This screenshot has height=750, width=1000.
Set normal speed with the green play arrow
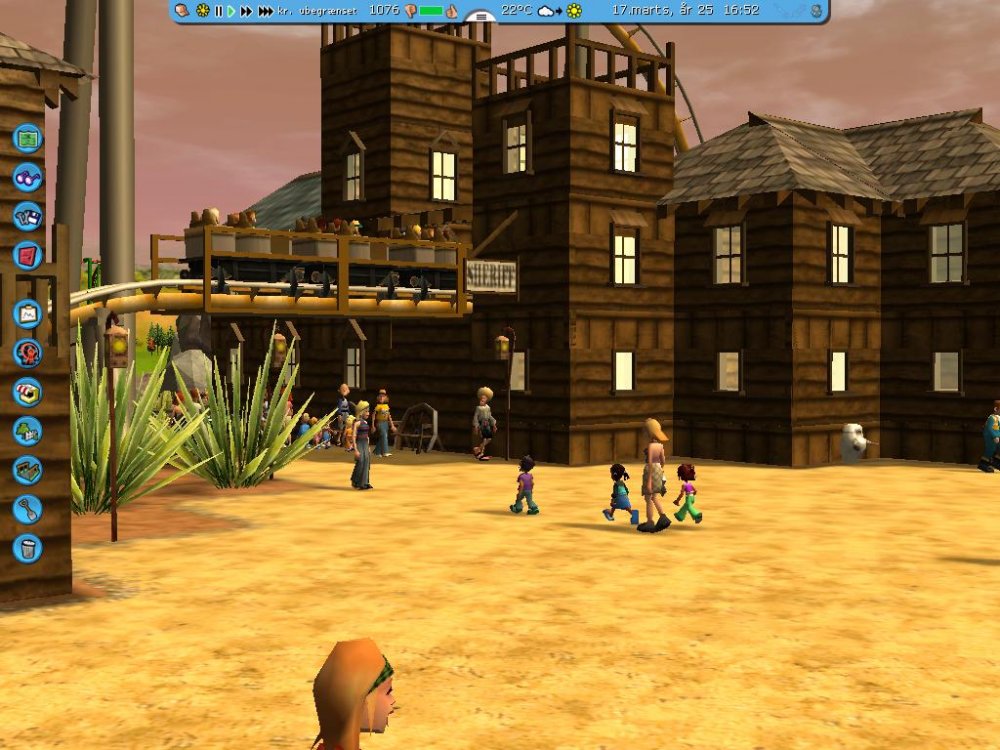(231, 11)
